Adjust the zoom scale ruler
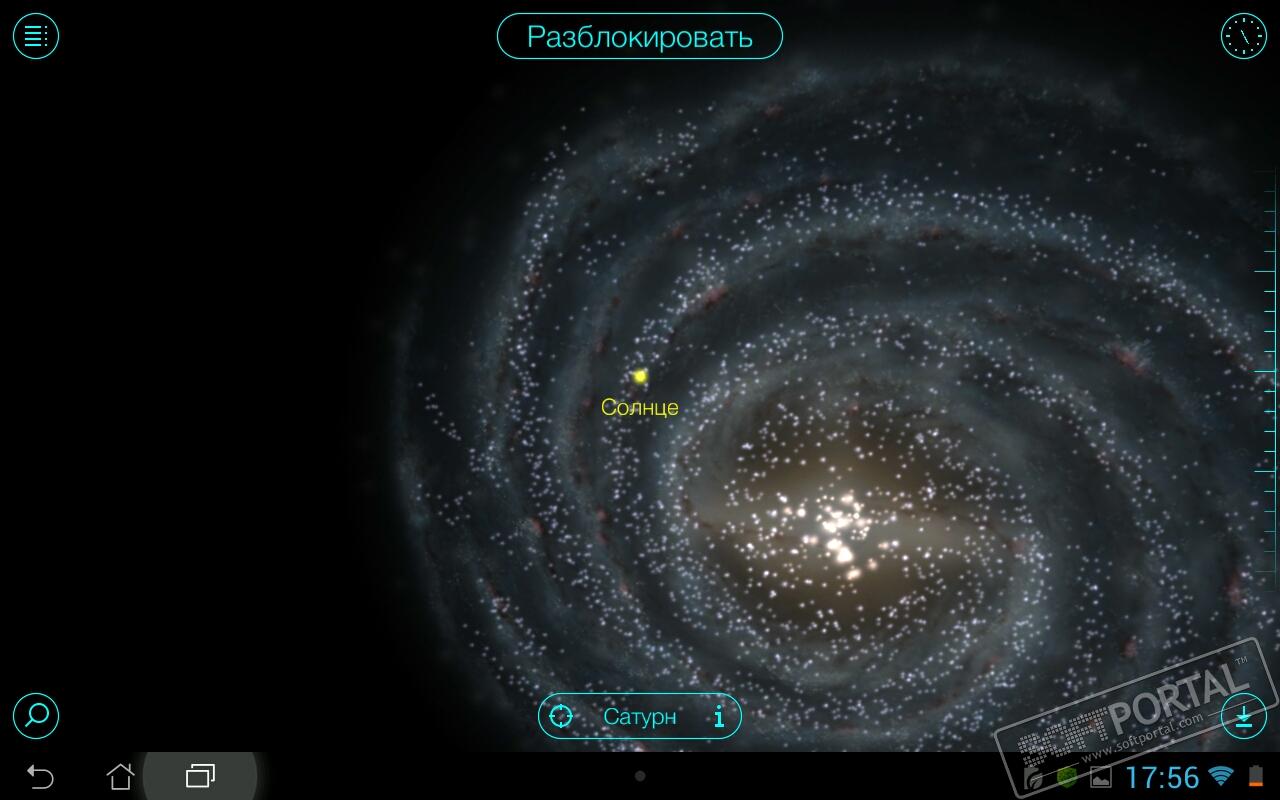Image resolution: width=1280 pixels, height=800 pixels. coord(1267,372)
